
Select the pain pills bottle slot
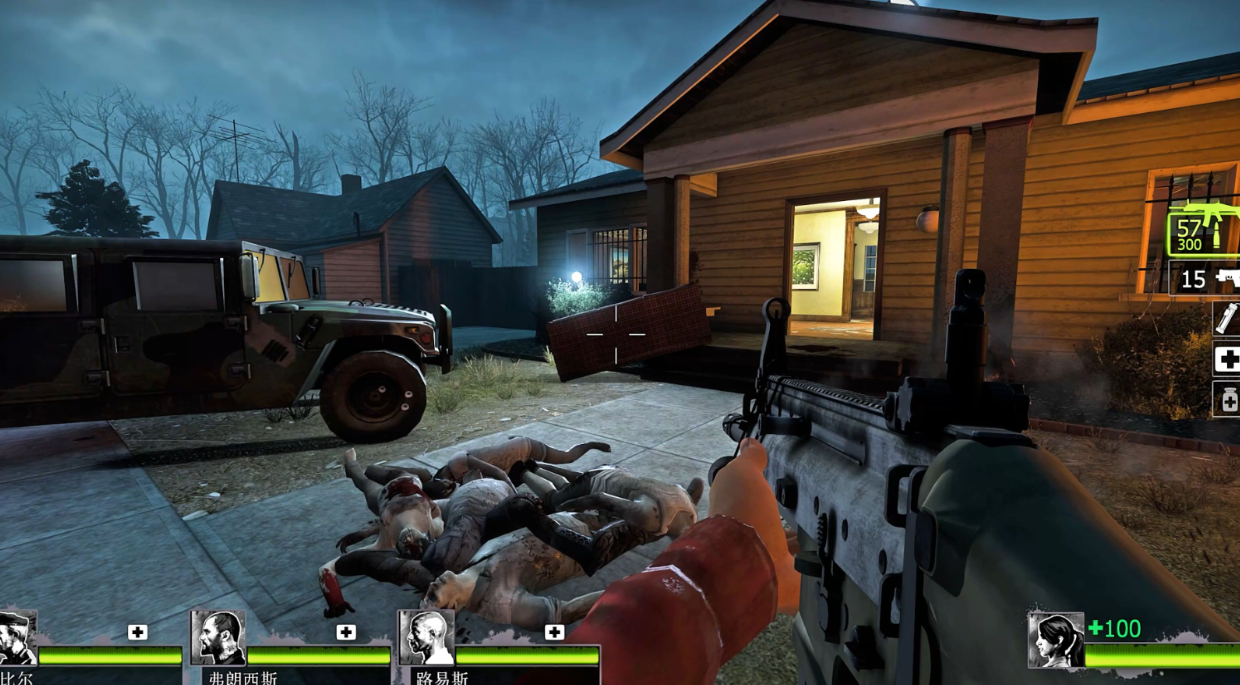coord(1226,399)
